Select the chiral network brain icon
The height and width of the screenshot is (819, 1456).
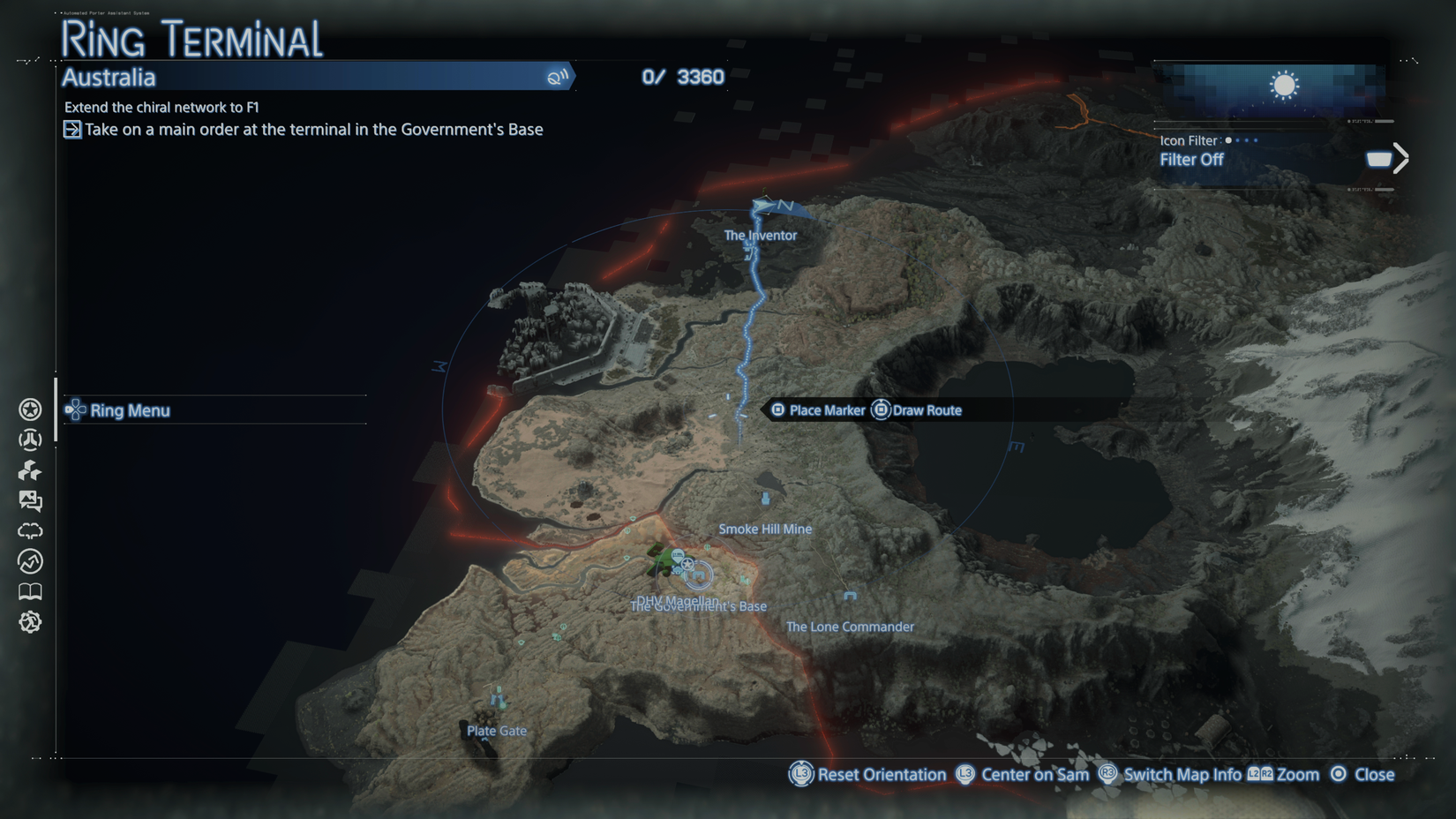click(30, 530)
